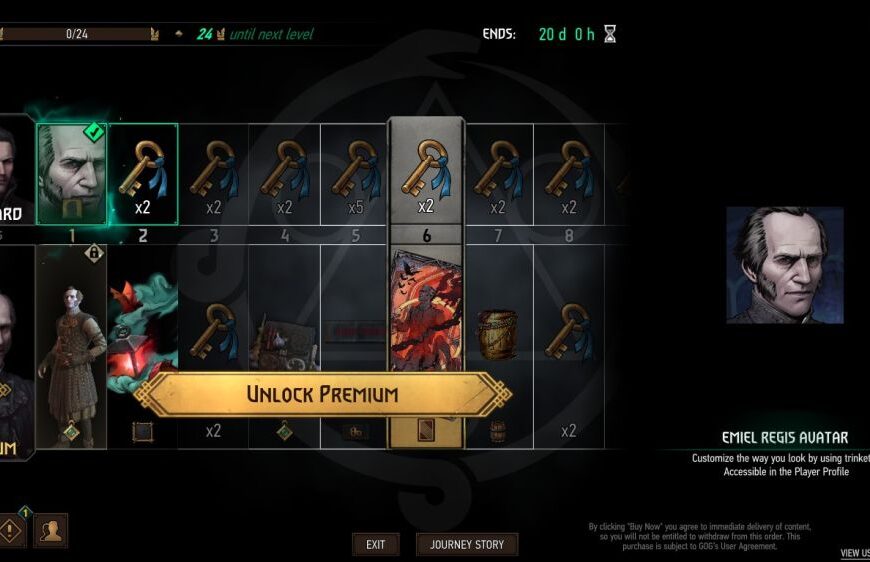Open the player profile silhouette icon
Screen dimensions: 870x562
click(50, 530)
